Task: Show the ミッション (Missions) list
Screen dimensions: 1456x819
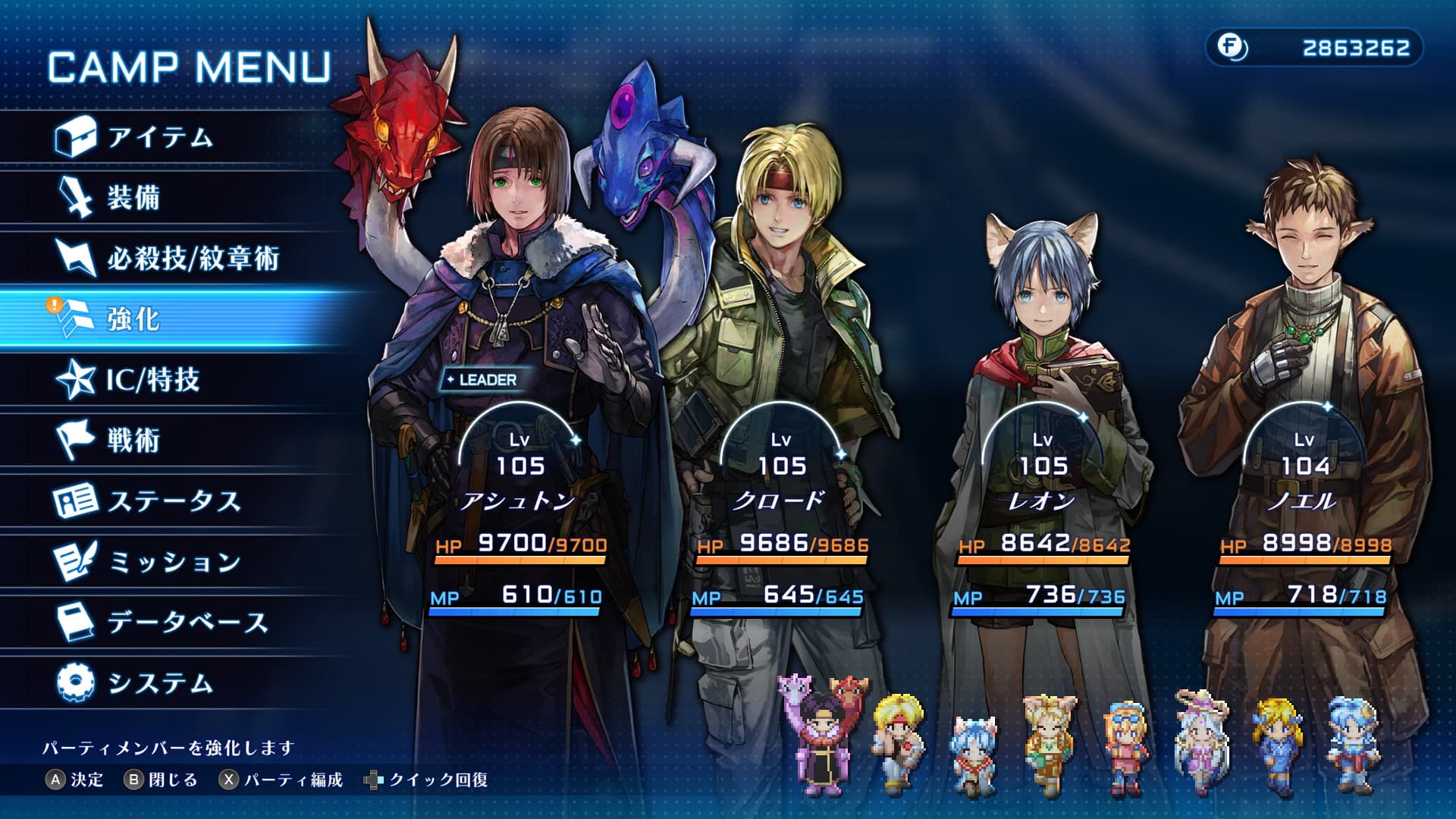Action: 173,562
